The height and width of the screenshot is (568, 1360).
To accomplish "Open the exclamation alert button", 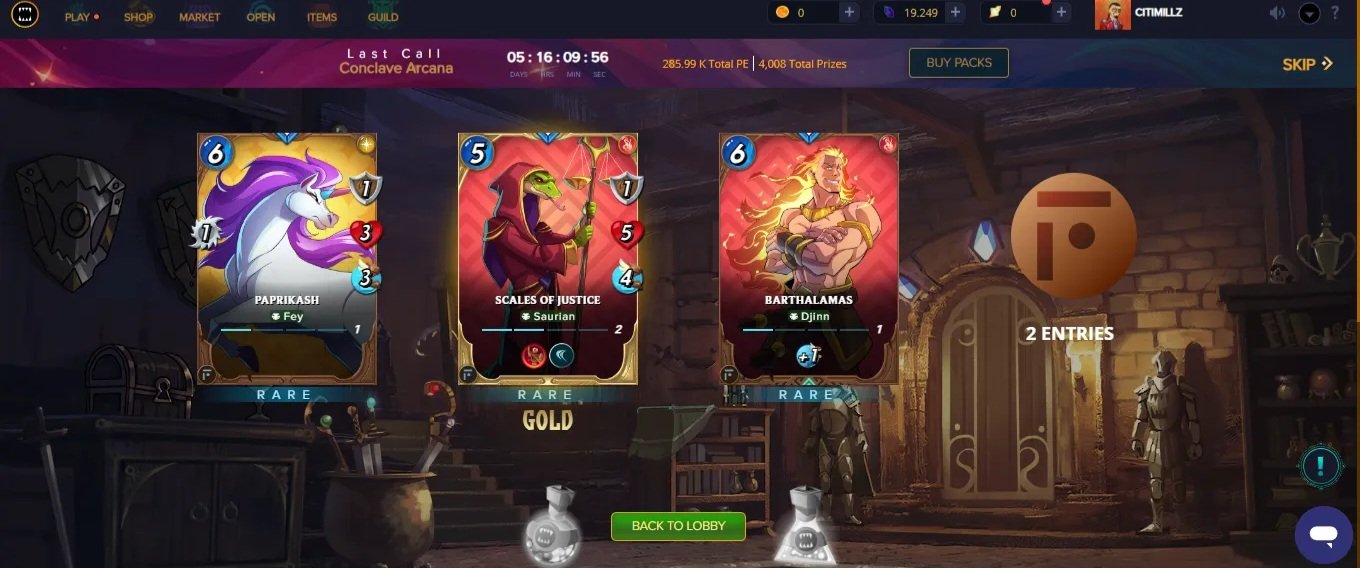I will pyautogui.click(x=1321, y=465).
